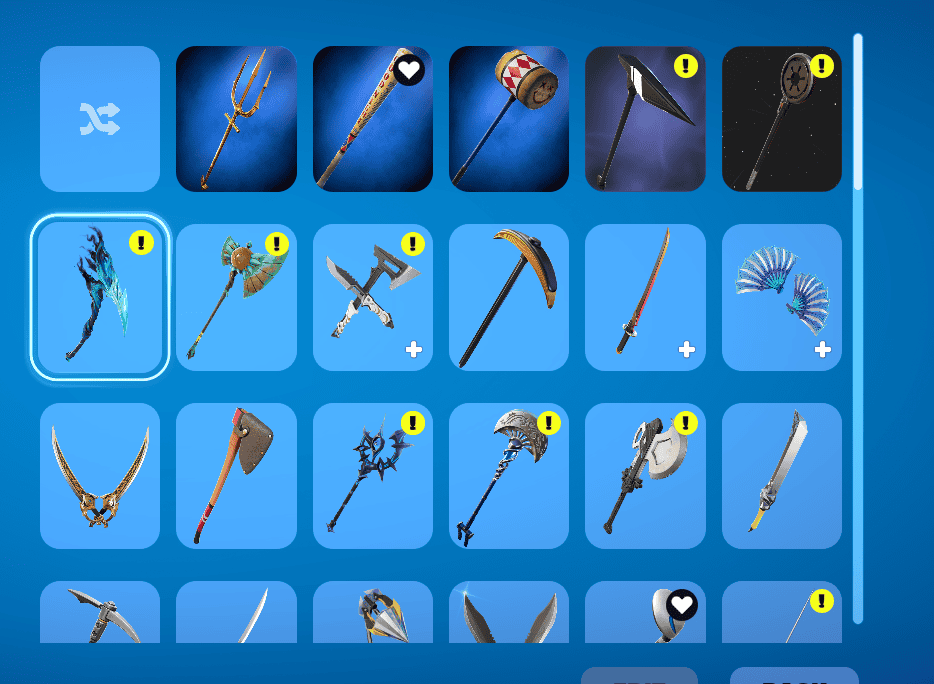Screen dimensions: 934x684
Task: Select the dark spiked star staff
Action: coord(372,476)
